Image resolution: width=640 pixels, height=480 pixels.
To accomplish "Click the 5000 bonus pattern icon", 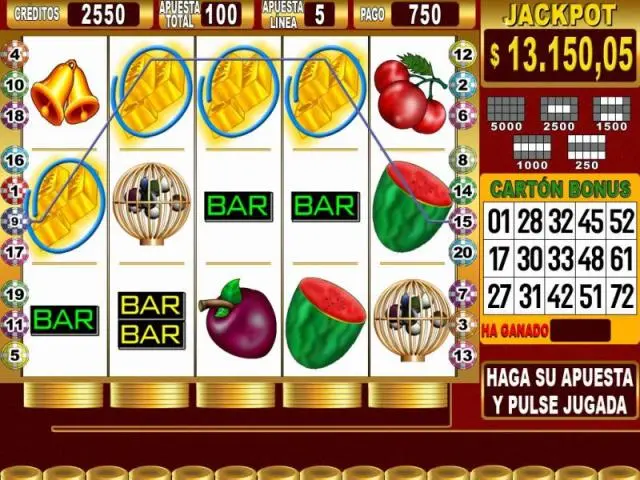I will click(507, 111).
